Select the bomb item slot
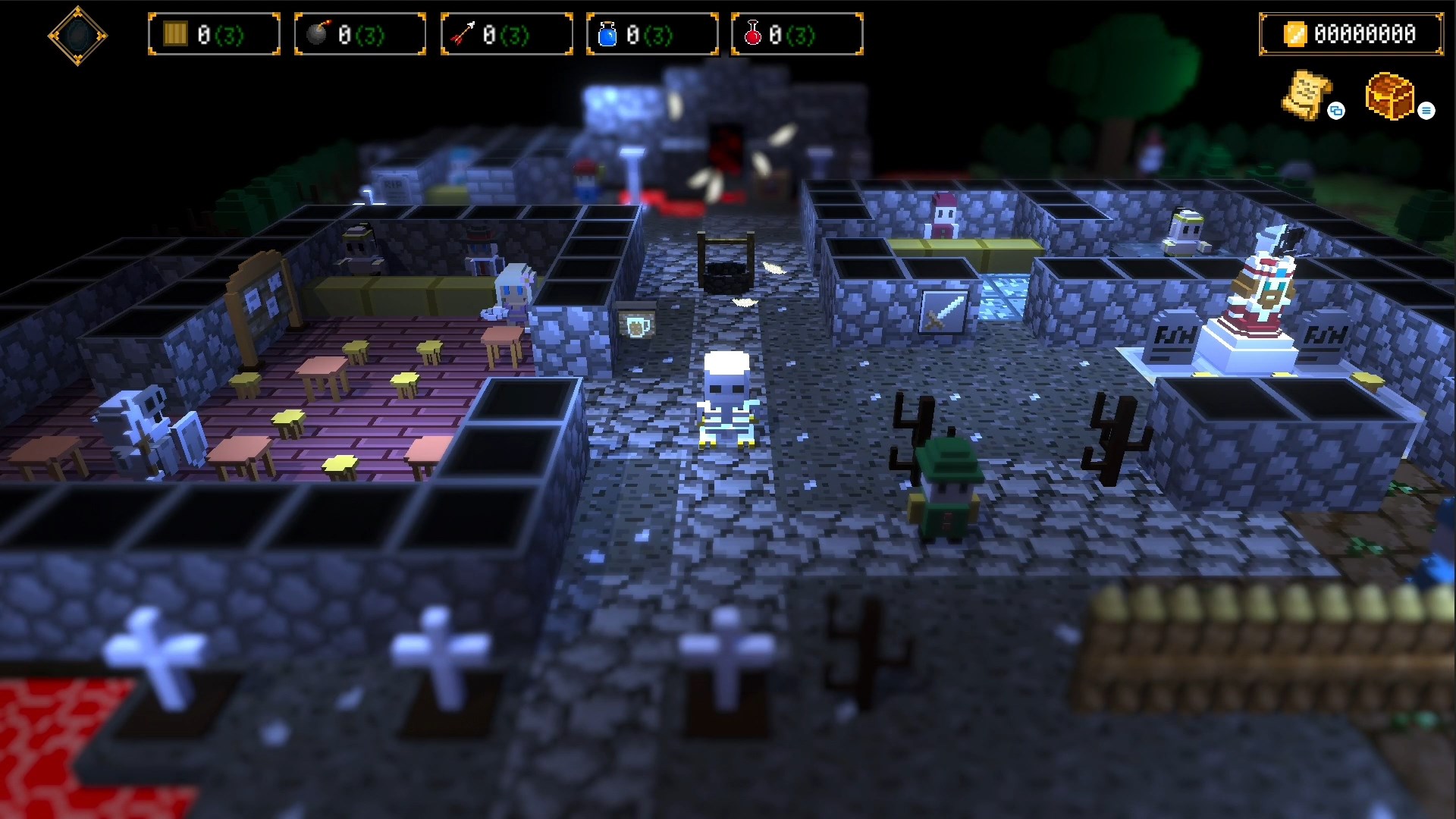 pyautogui.click(x=359, y=33)
